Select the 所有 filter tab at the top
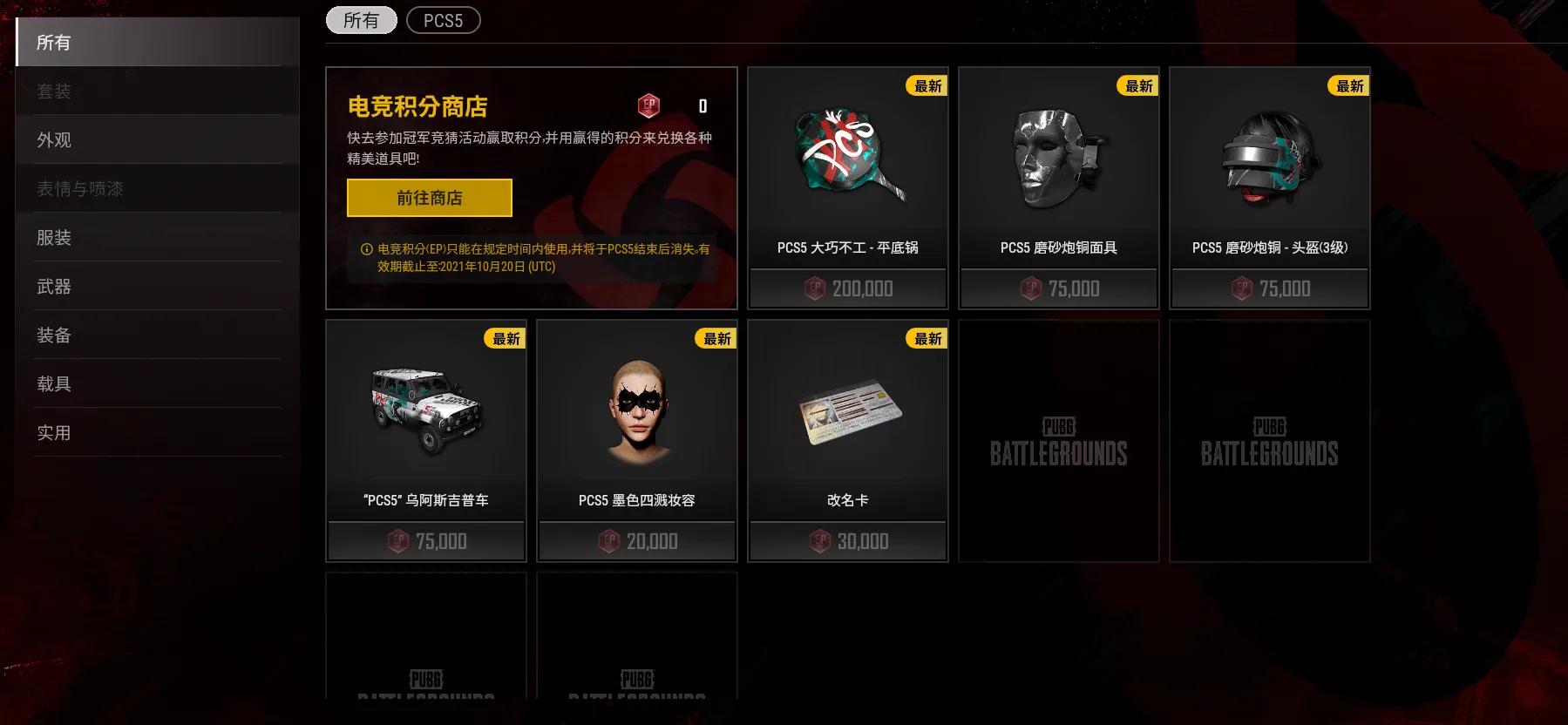The height and width of the screenshot is (725, 1568). click(361, 20)
